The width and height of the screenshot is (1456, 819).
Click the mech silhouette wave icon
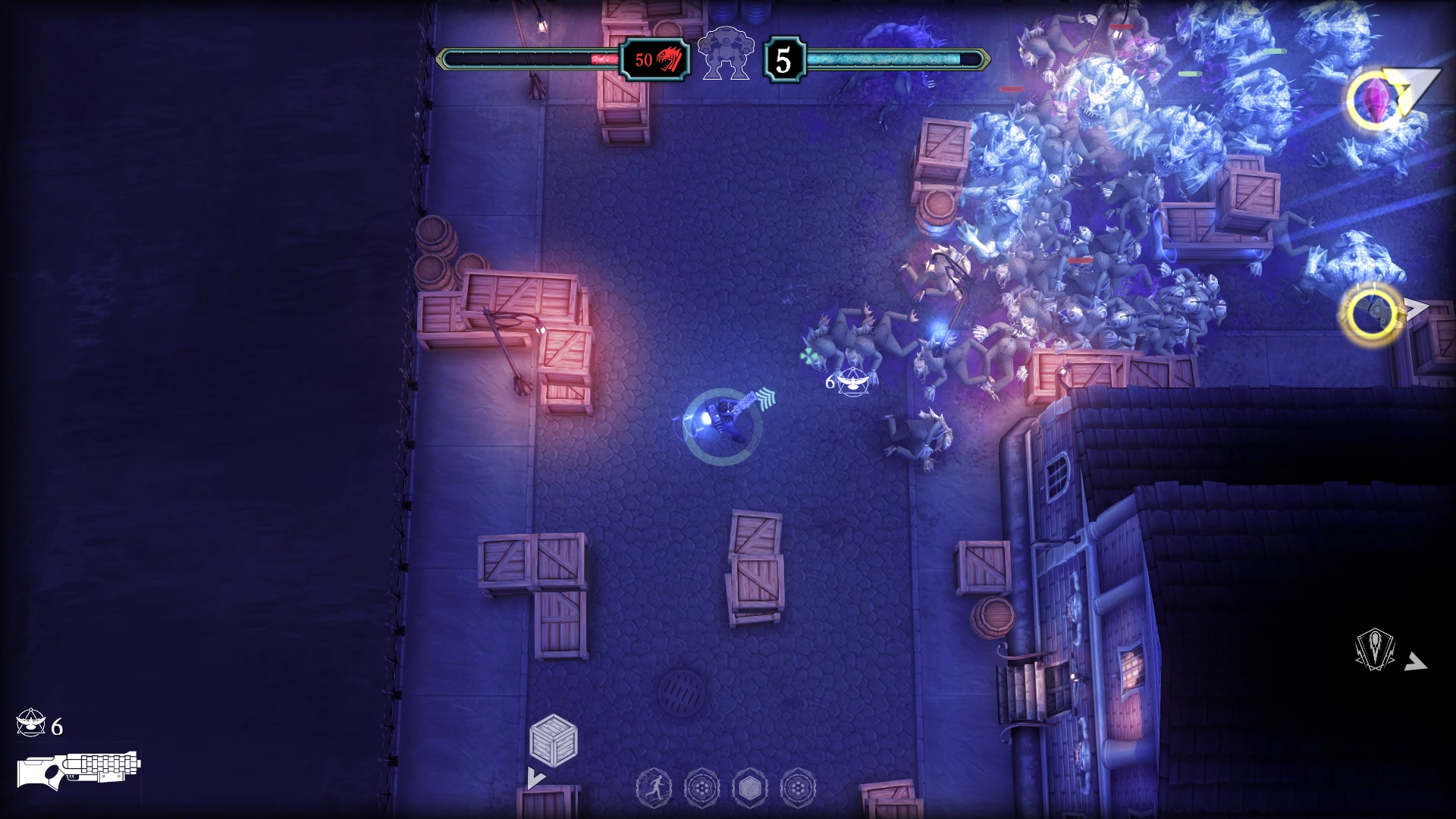point(724,53)
